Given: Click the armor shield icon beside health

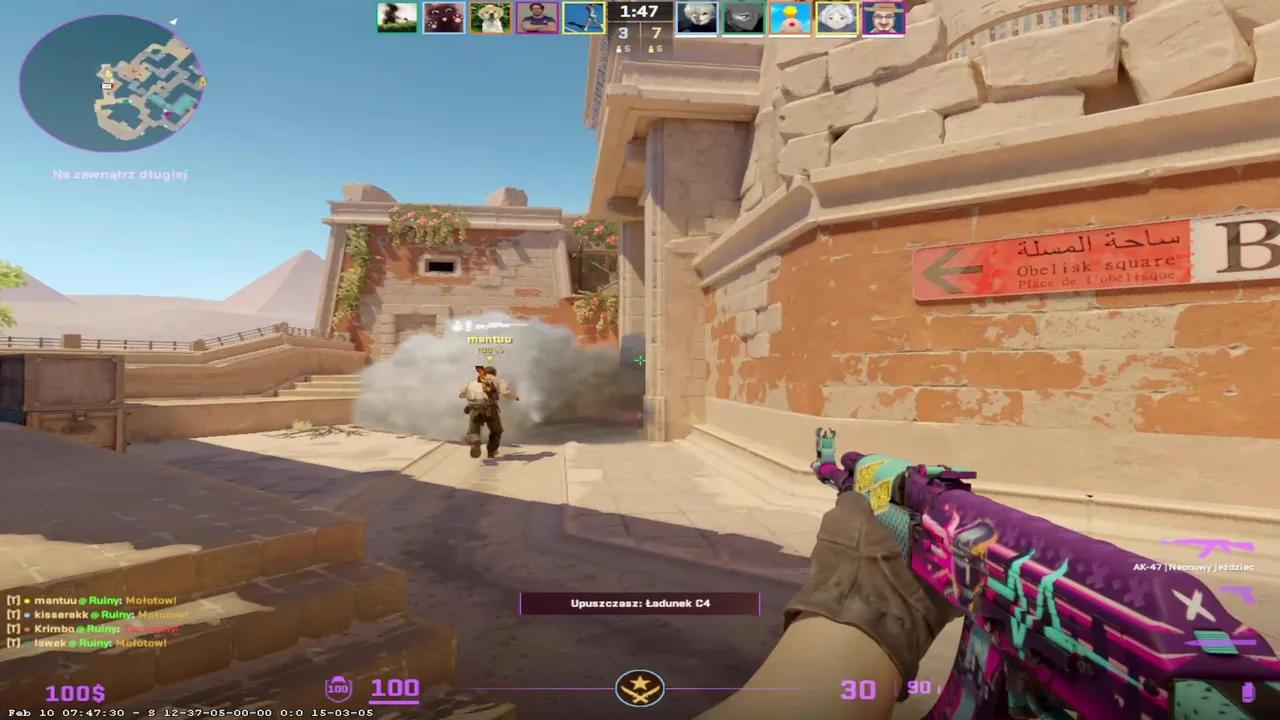Looking at the screenshot, I should pyautogui.click(x=337, y=688).
